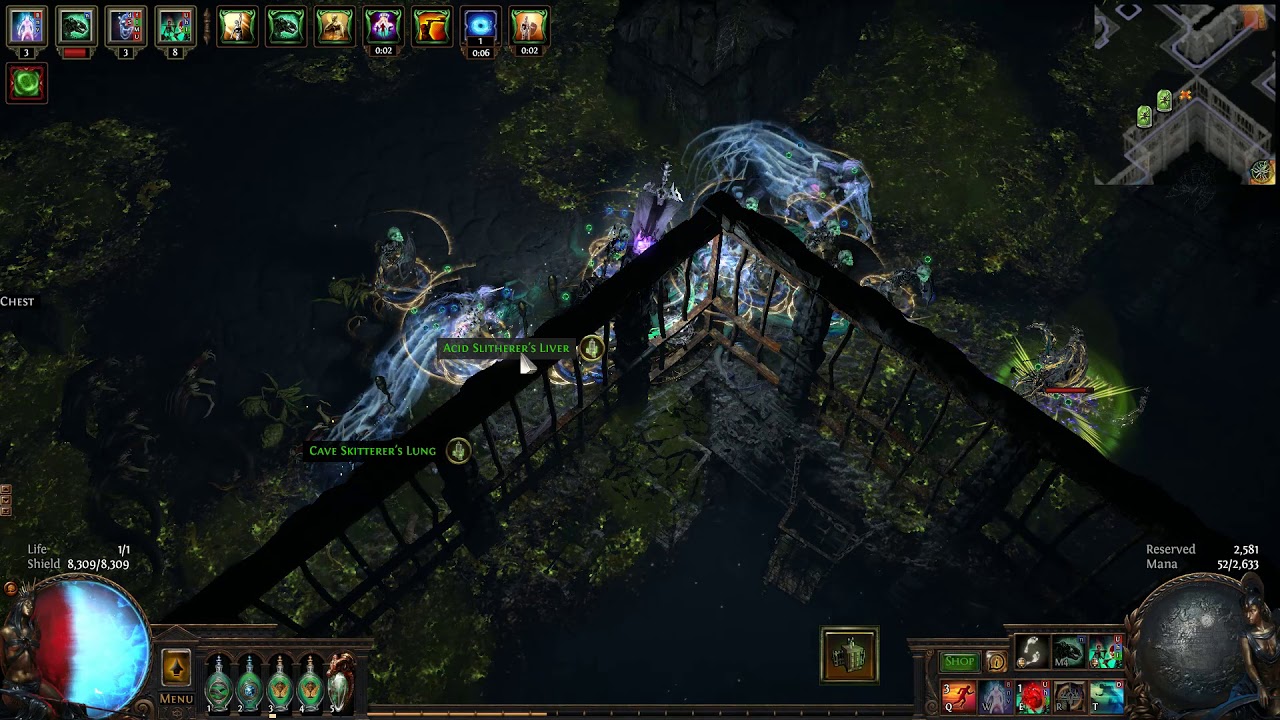This screenshot has width=1280, height=720.
Task: Use the blue-gem flask in slot 2
Action: (x=249, y=683)
